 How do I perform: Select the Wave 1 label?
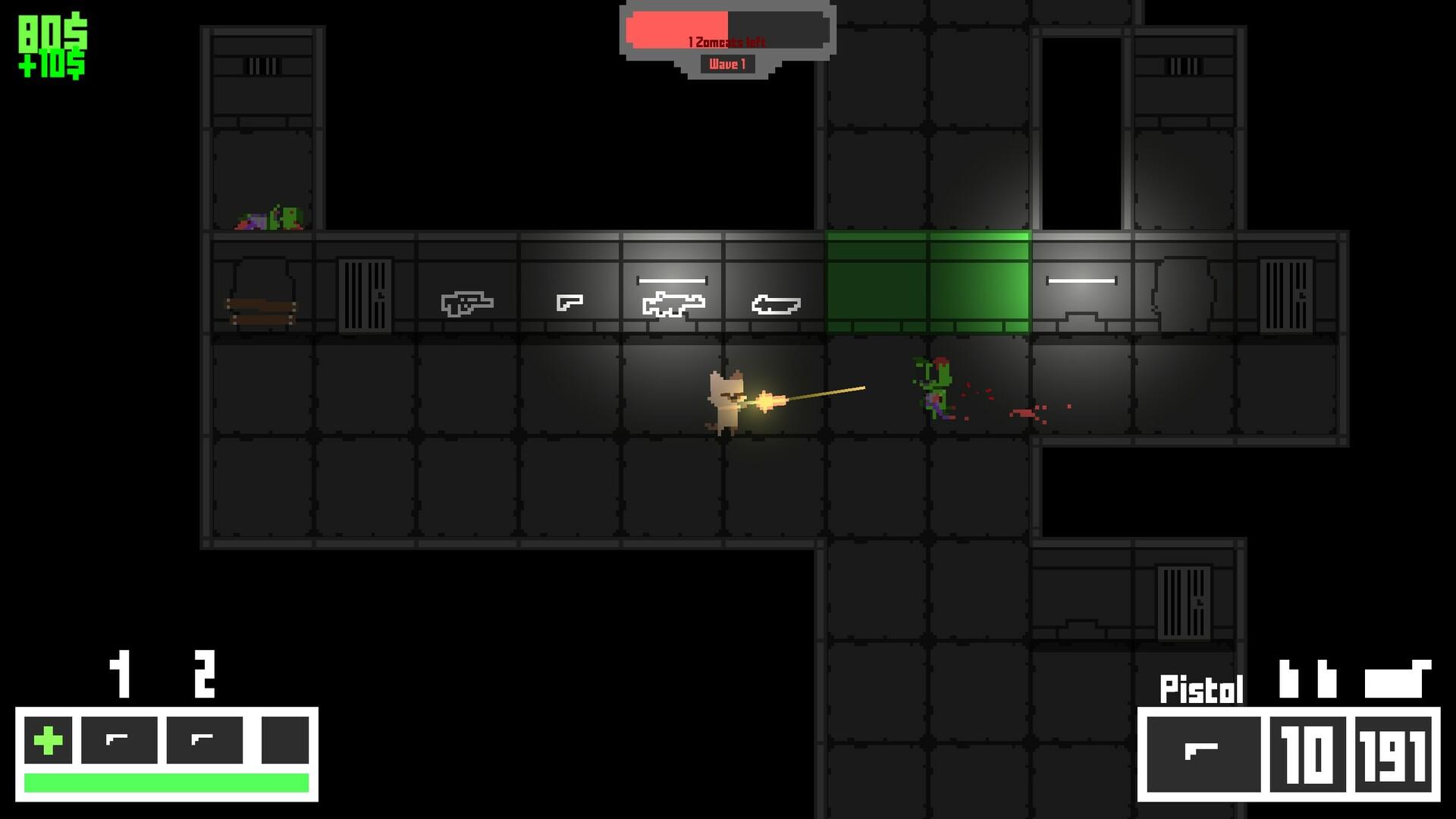point(726,64)
